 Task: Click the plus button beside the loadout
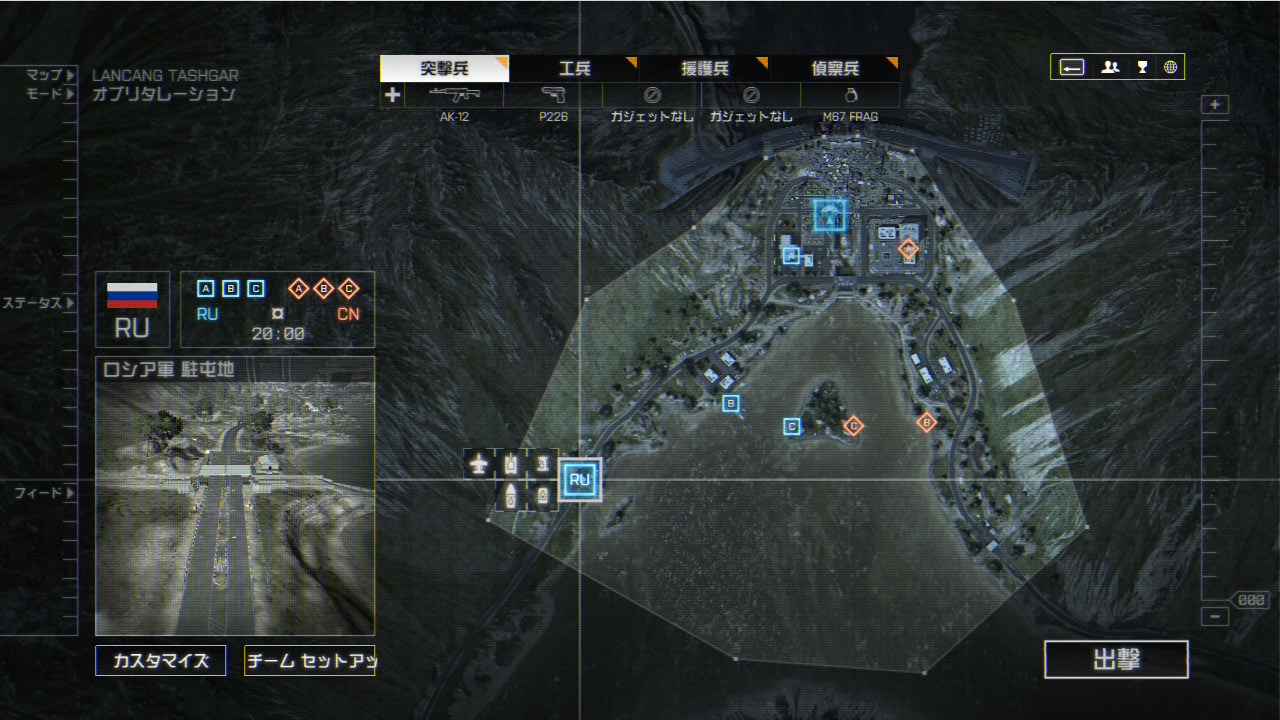(393, 95)
